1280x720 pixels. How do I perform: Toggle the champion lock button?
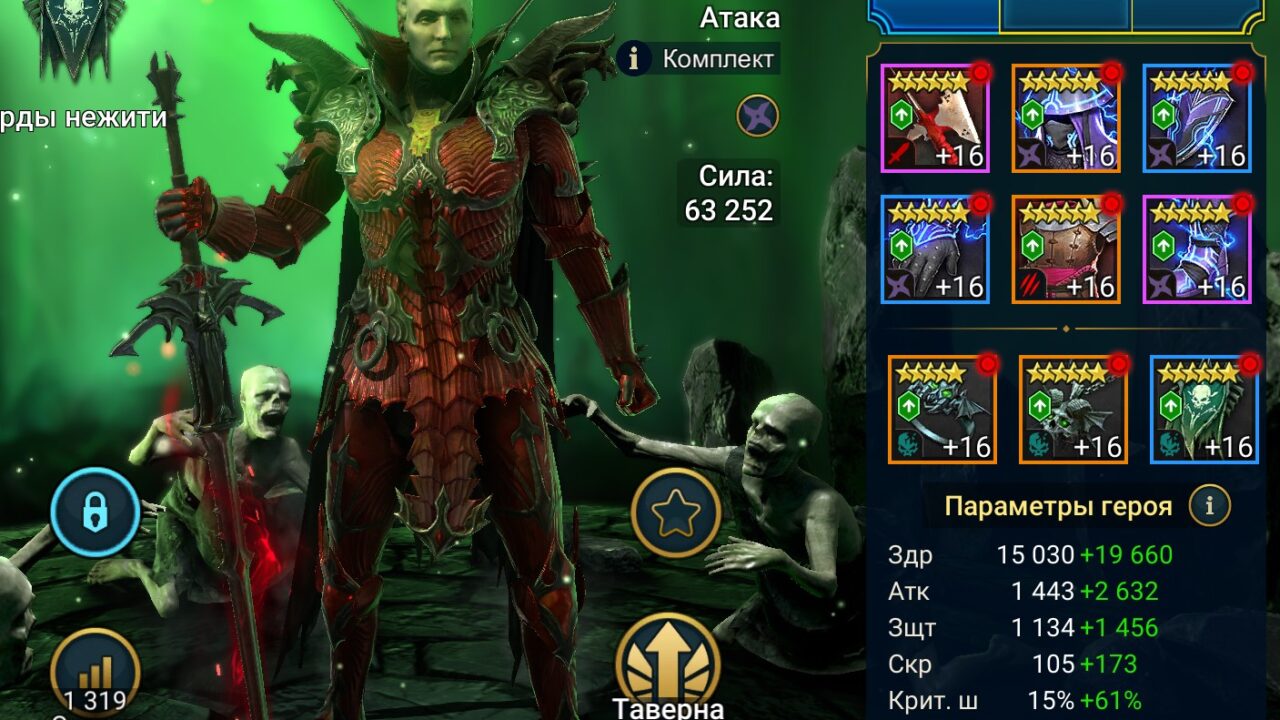click(95, 512)
